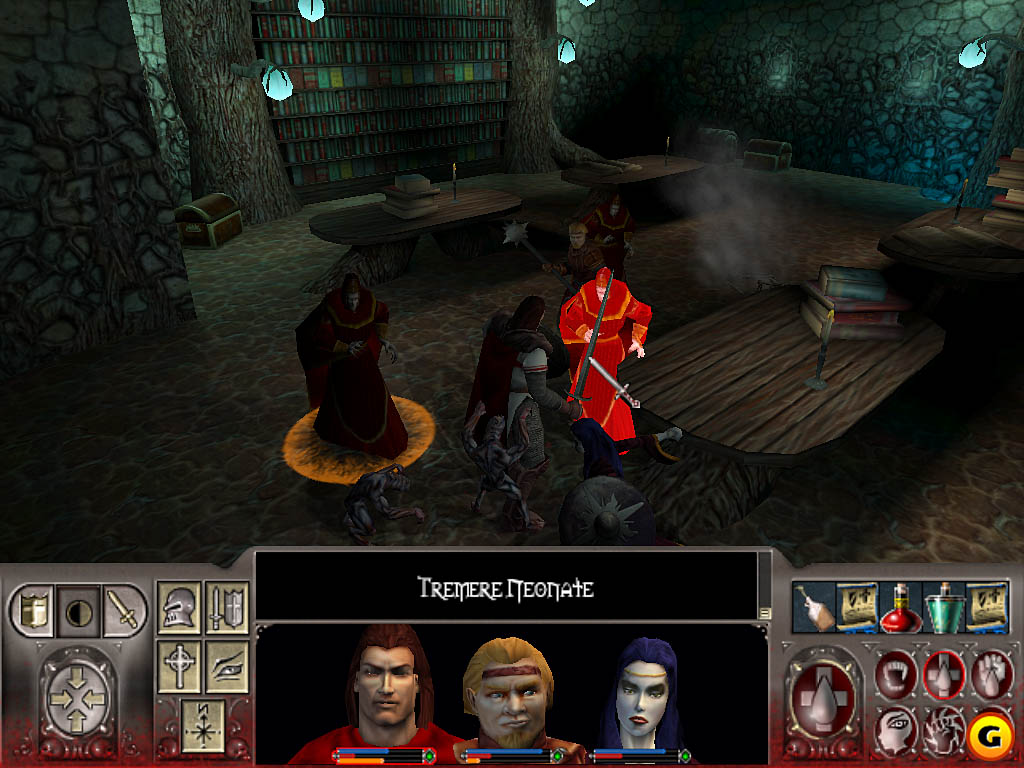Activate the large blood drop discipline
Viewport: 1024px width, 768px height.
pos(823,698)
